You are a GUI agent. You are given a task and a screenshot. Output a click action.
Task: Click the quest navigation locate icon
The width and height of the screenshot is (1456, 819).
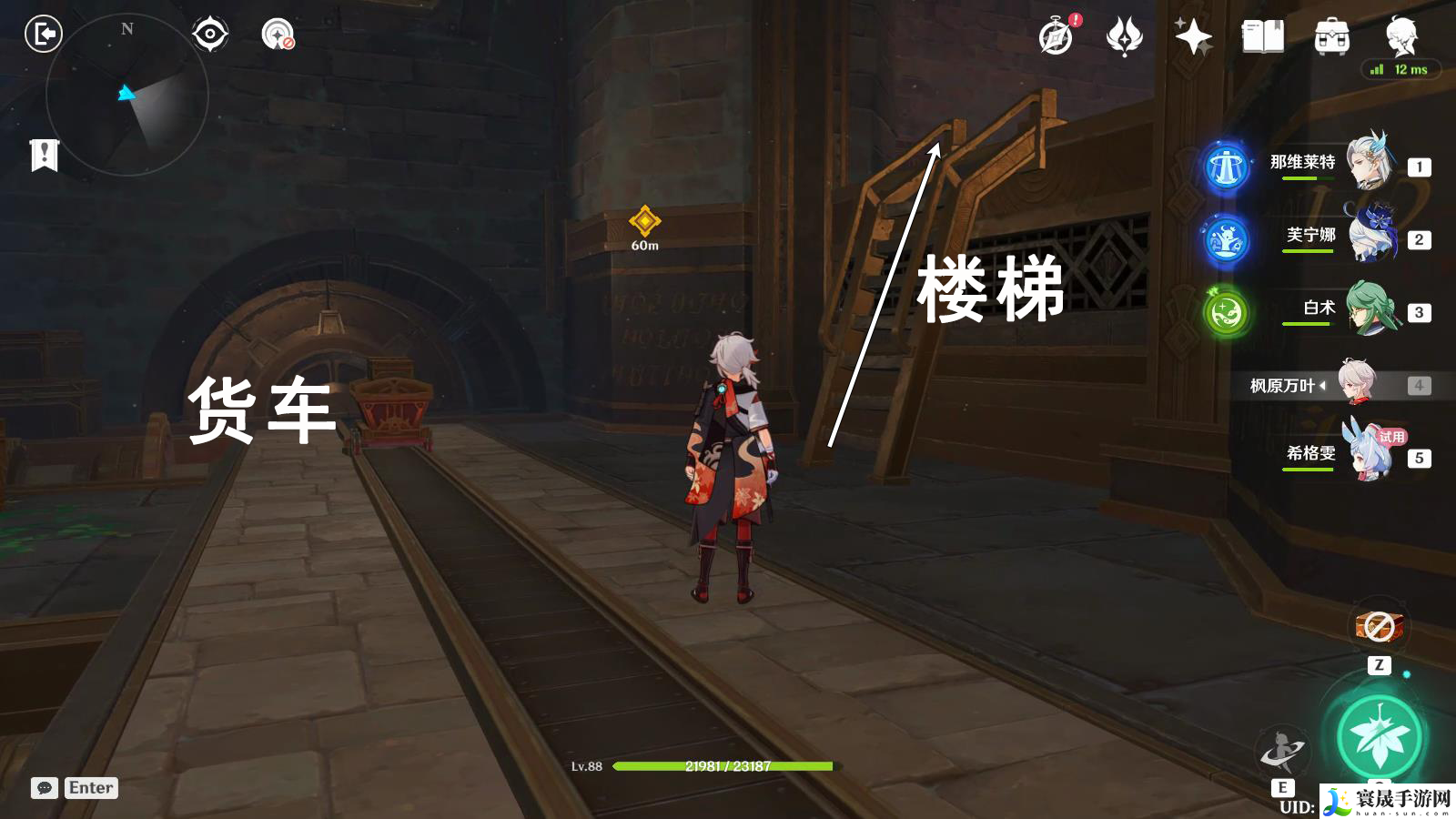pyautogui.click(x=209, y=35)
